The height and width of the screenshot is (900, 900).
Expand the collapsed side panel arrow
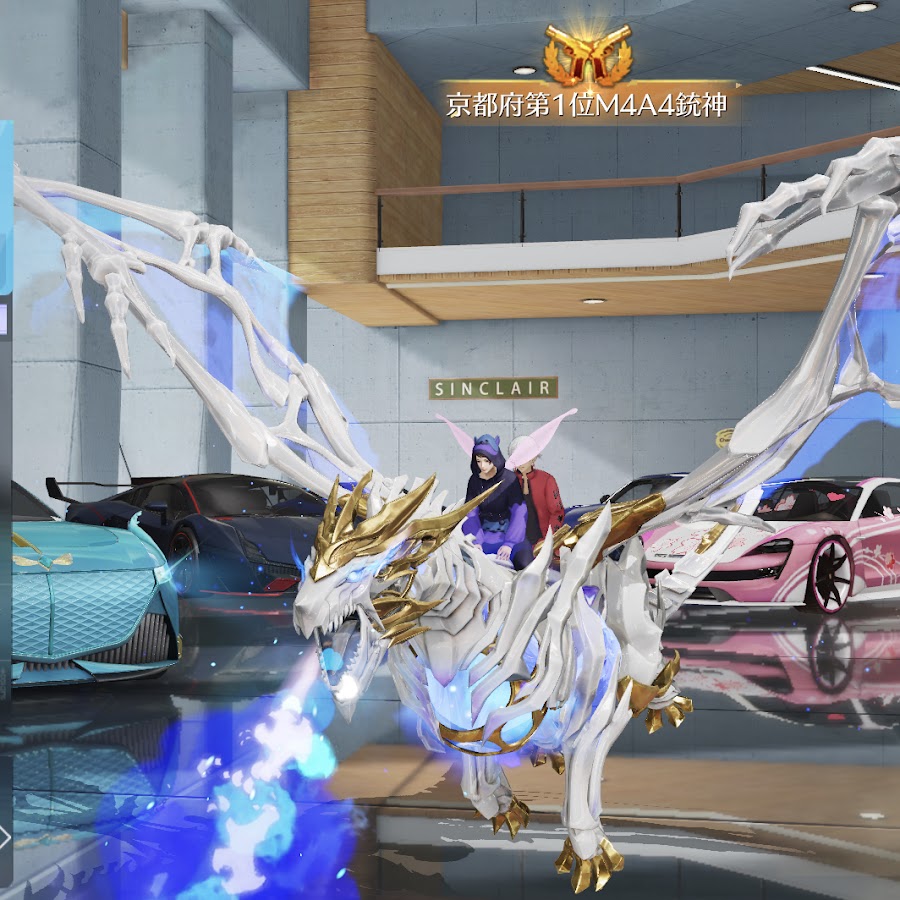tap(5, 836)
